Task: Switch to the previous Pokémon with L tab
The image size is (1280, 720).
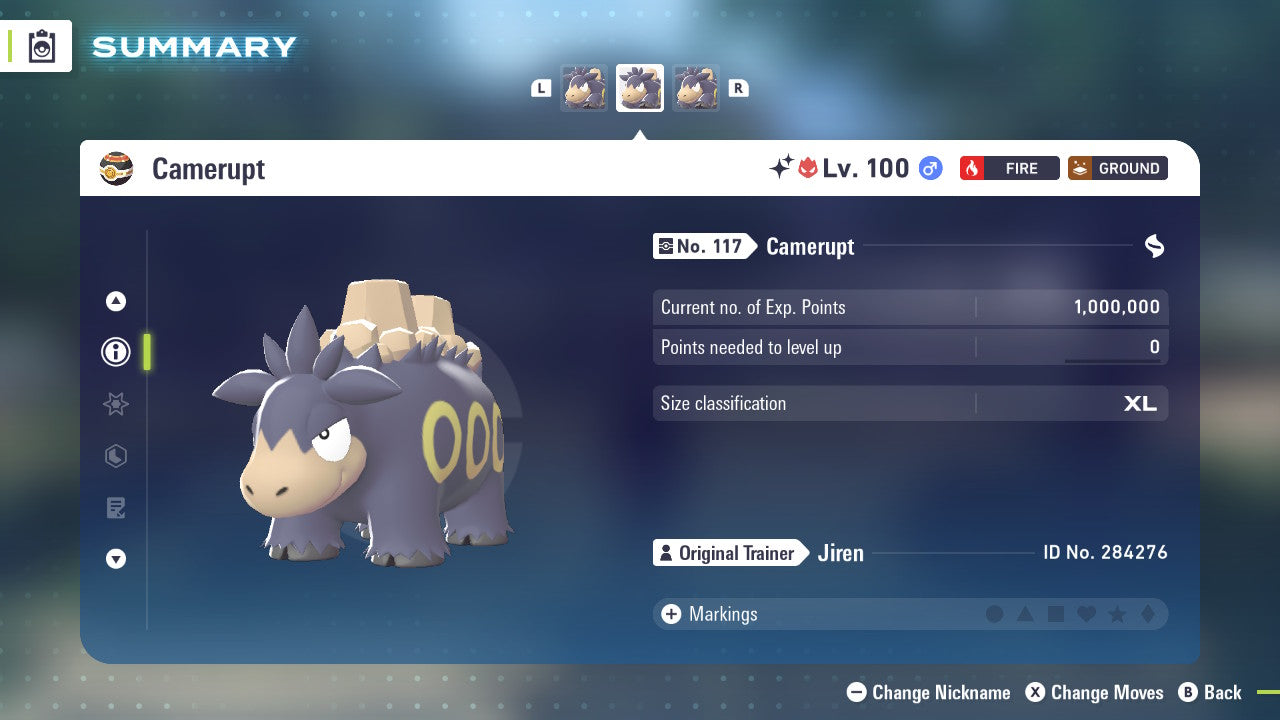Action: [x=541, y=87]
